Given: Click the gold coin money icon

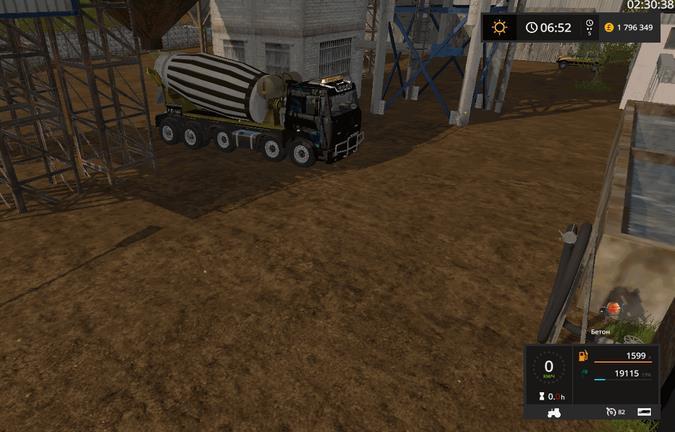Looking at the screenshot, I should 609,27.
